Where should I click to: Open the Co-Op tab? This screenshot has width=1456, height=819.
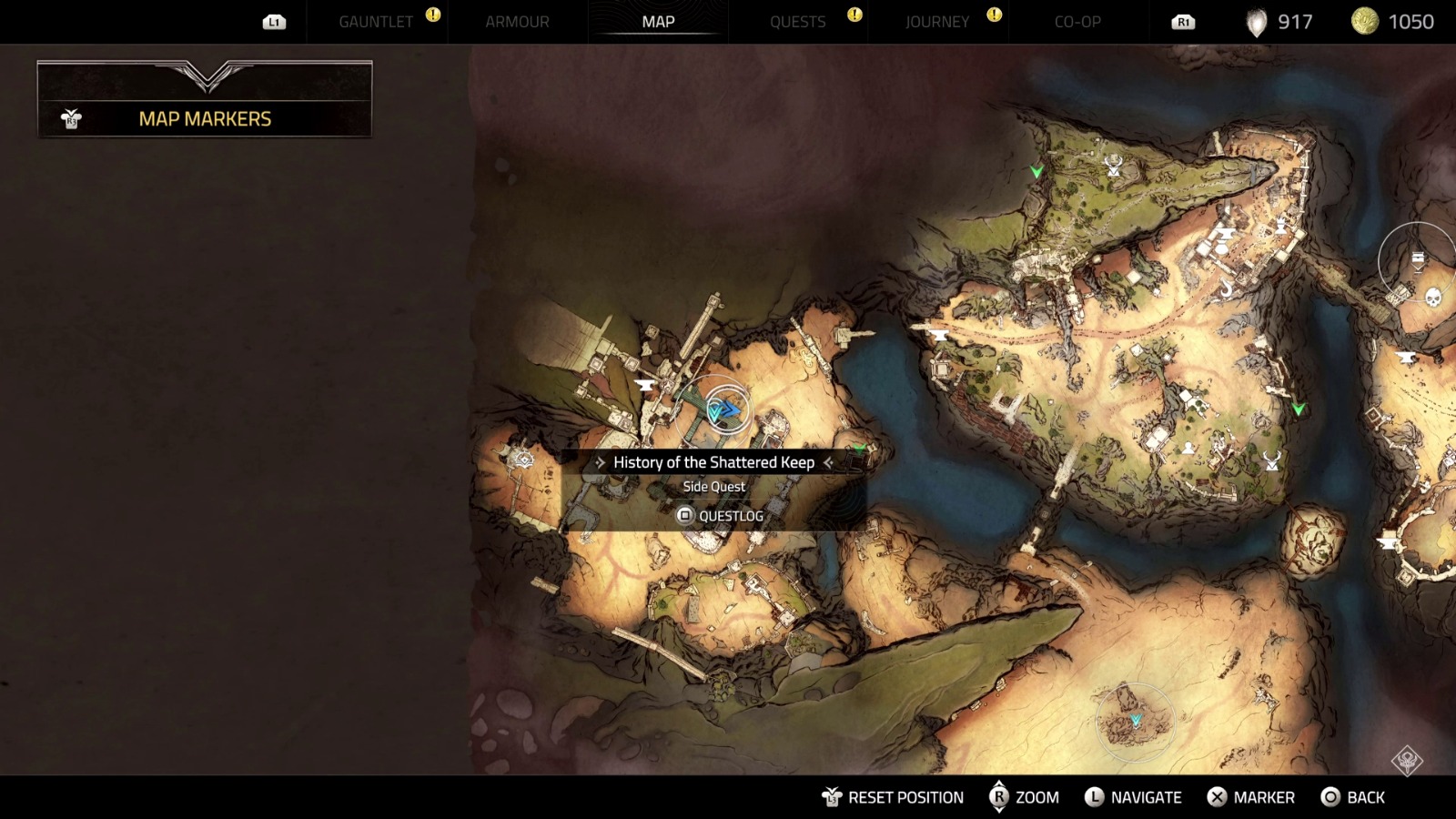pyautogui.click(x=1077, y=22)
